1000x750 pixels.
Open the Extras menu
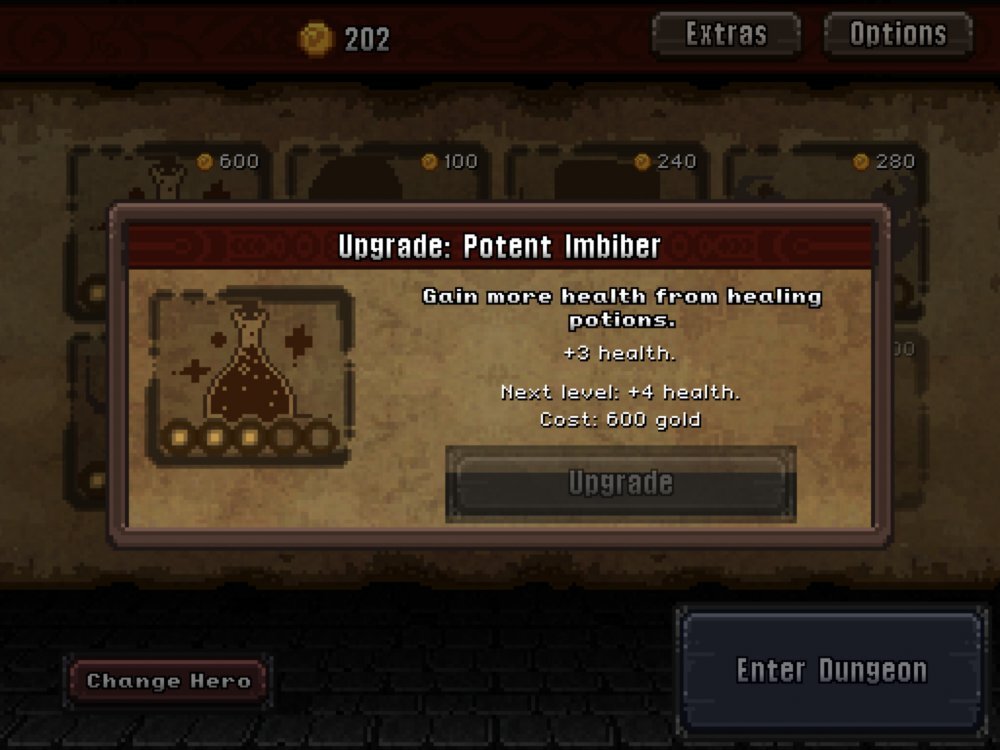pyautogui.click(x=726, y=34)
